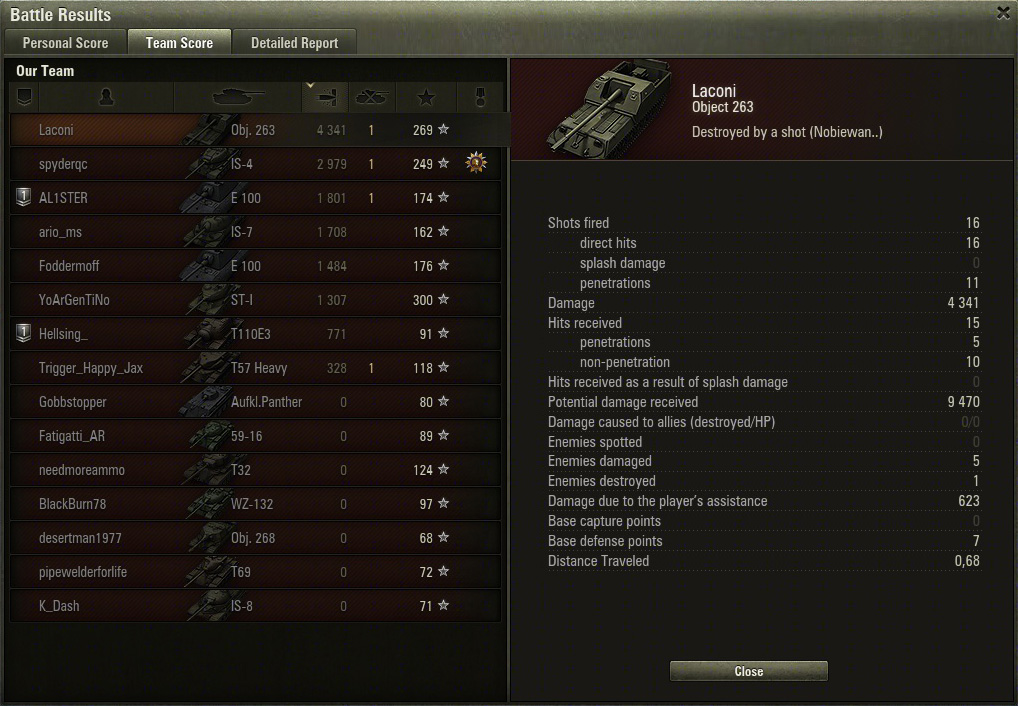
Task: Sort team by vehicle column header
Action: coord(238,97)
